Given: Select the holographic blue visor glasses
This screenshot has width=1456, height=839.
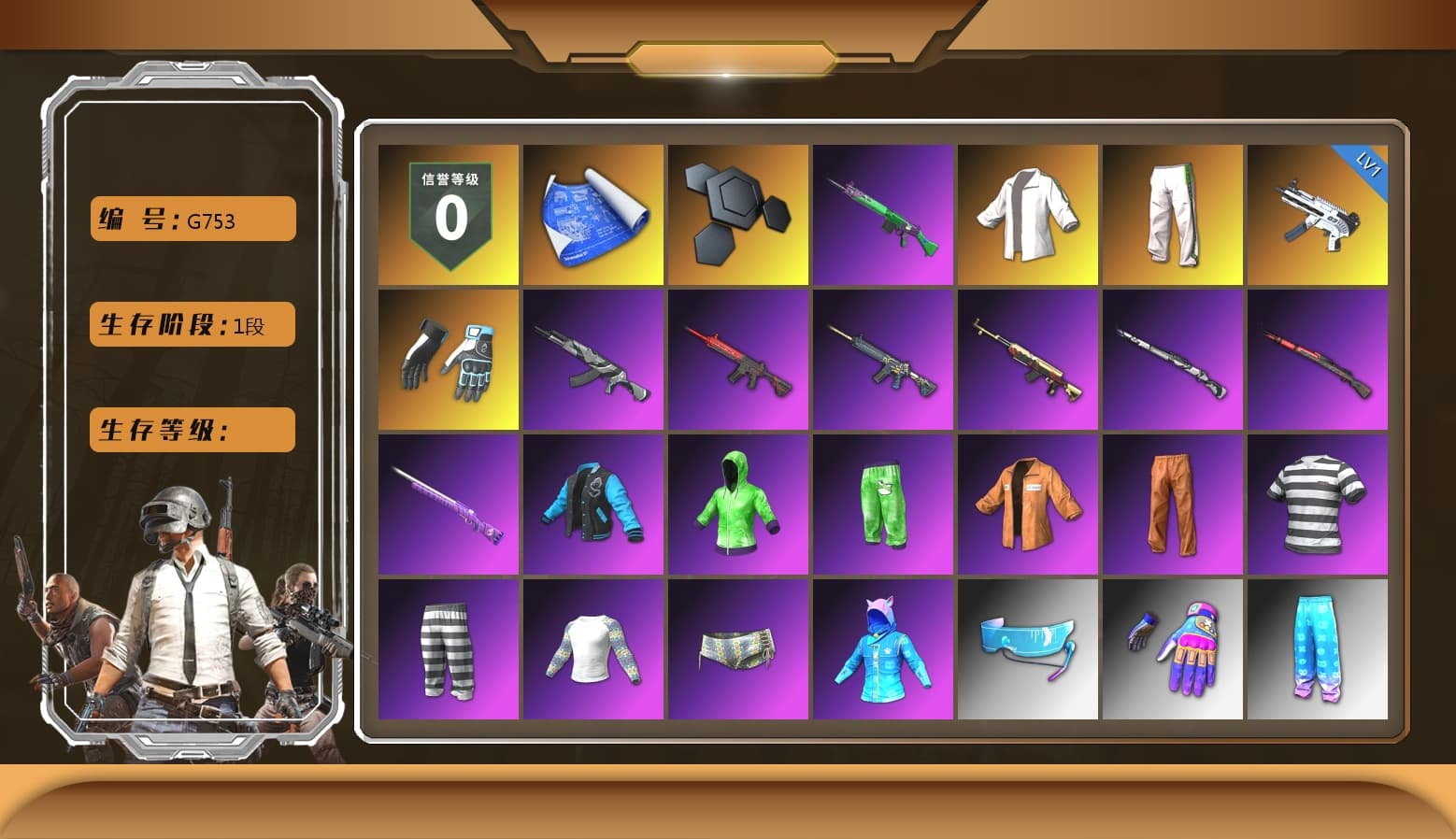Looking at the screenshot, I should point(1028,649).
